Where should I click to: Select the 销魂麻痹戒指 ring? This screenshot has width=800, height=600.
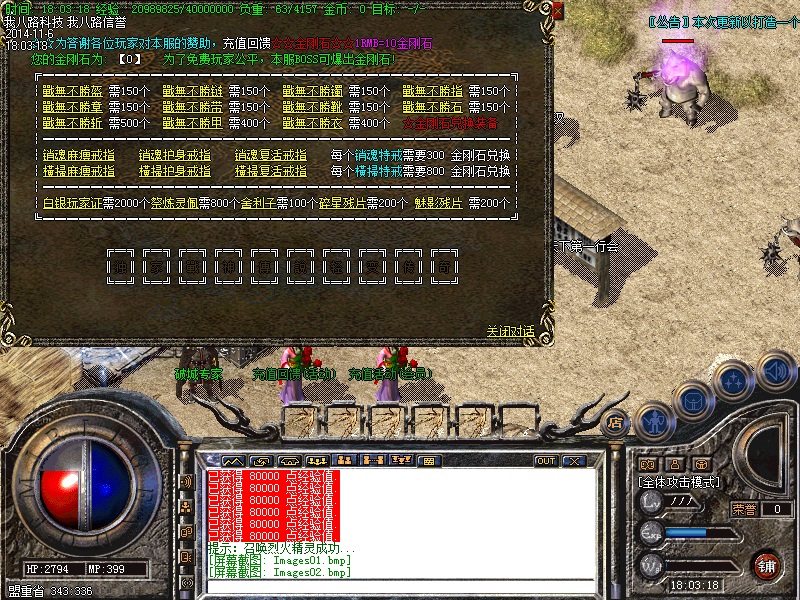(78, 155)
